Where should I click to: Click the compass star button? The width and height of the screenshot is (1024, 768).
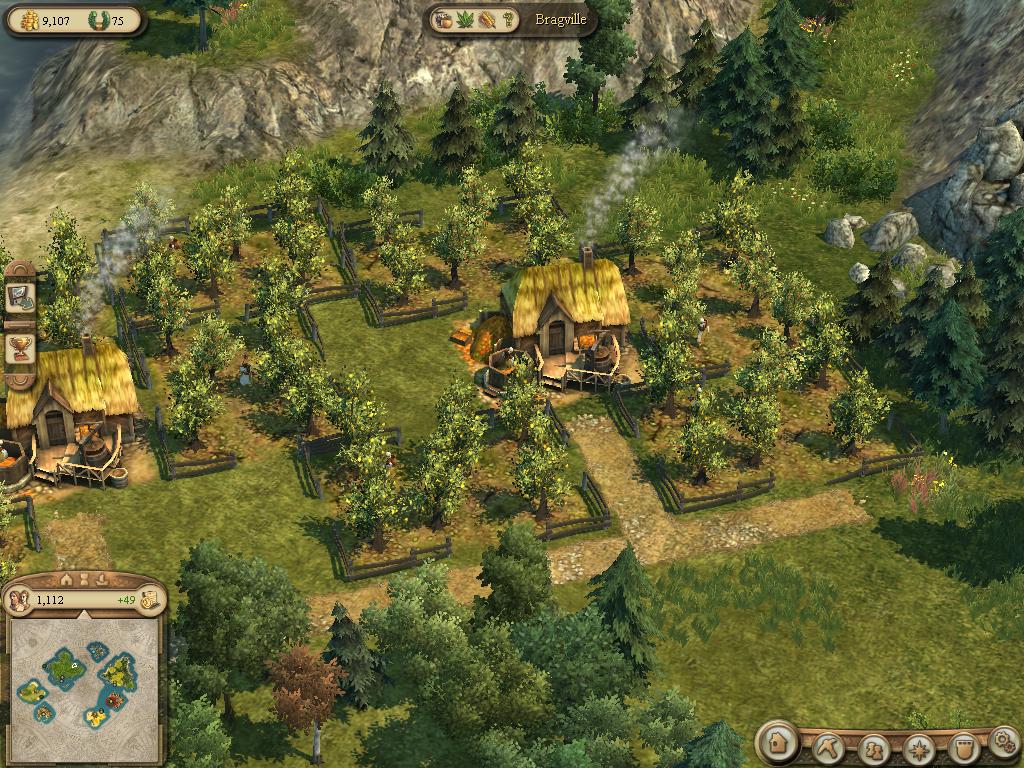[918, 747]
